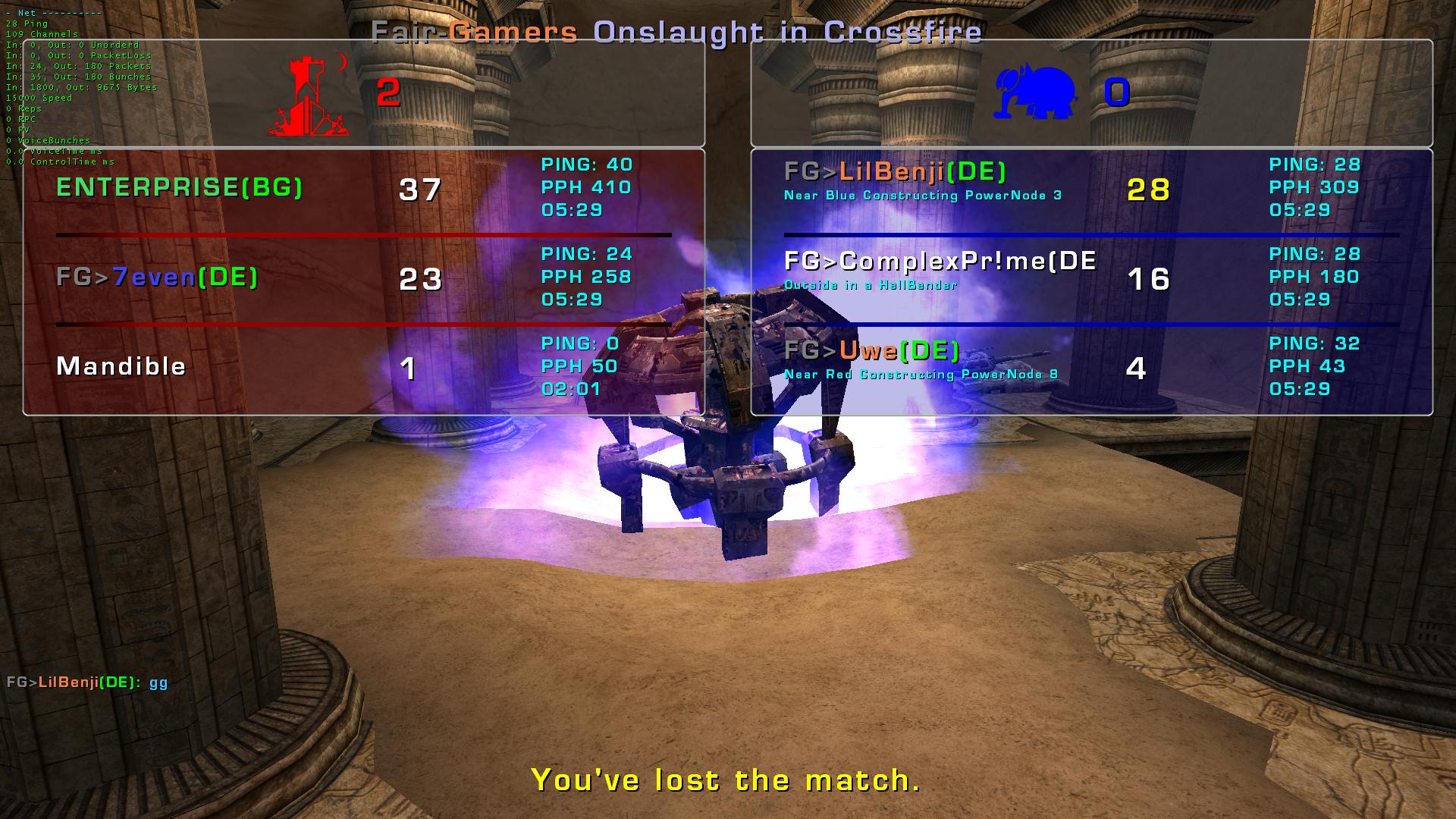1456x819 pixels.
Task: Select FG>Uwe(DE) on the blue team
Action: click(x=872, y=350)
